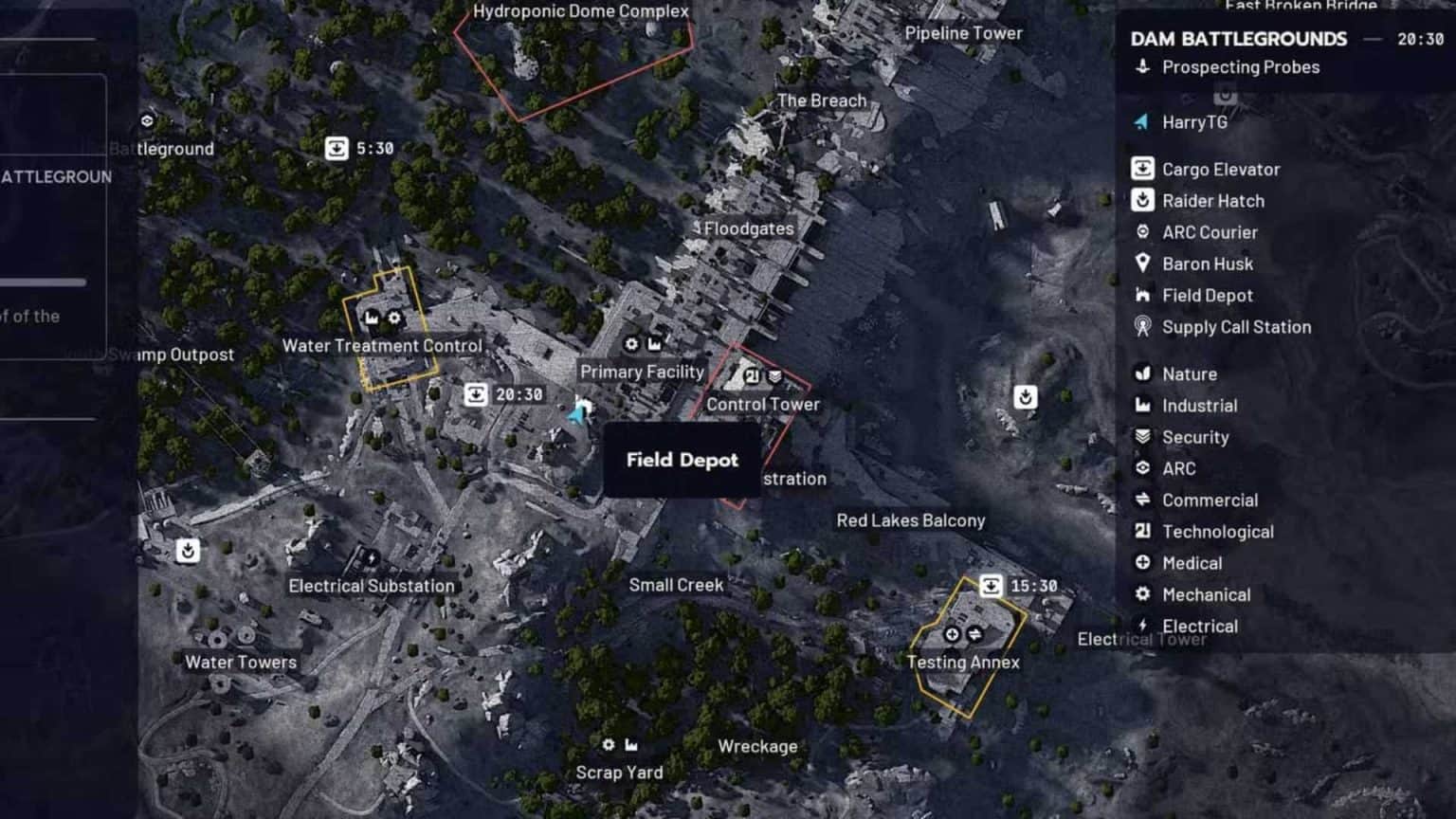Viewport: 1456px width, 819px height.
Task: Toggle the Nature loot filter
Action: [x=1140, y=373]
